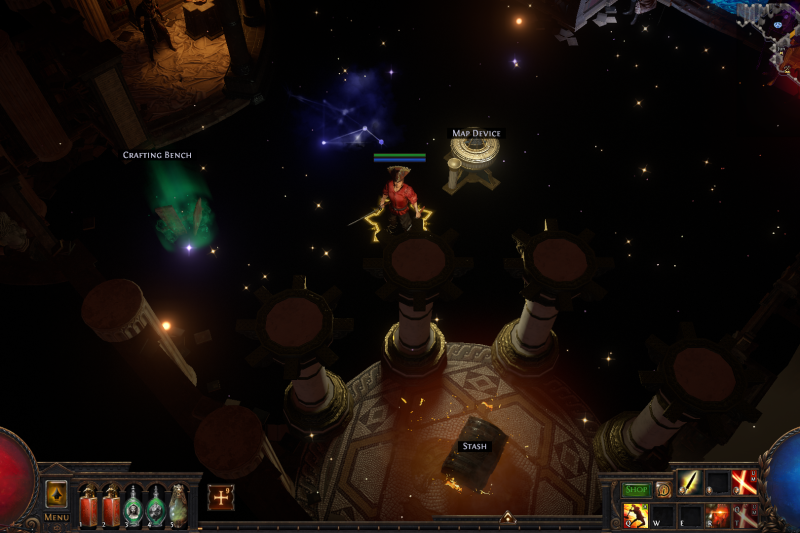Open the green Shop button
Screen dimensions: 800x533
point(636,490)
